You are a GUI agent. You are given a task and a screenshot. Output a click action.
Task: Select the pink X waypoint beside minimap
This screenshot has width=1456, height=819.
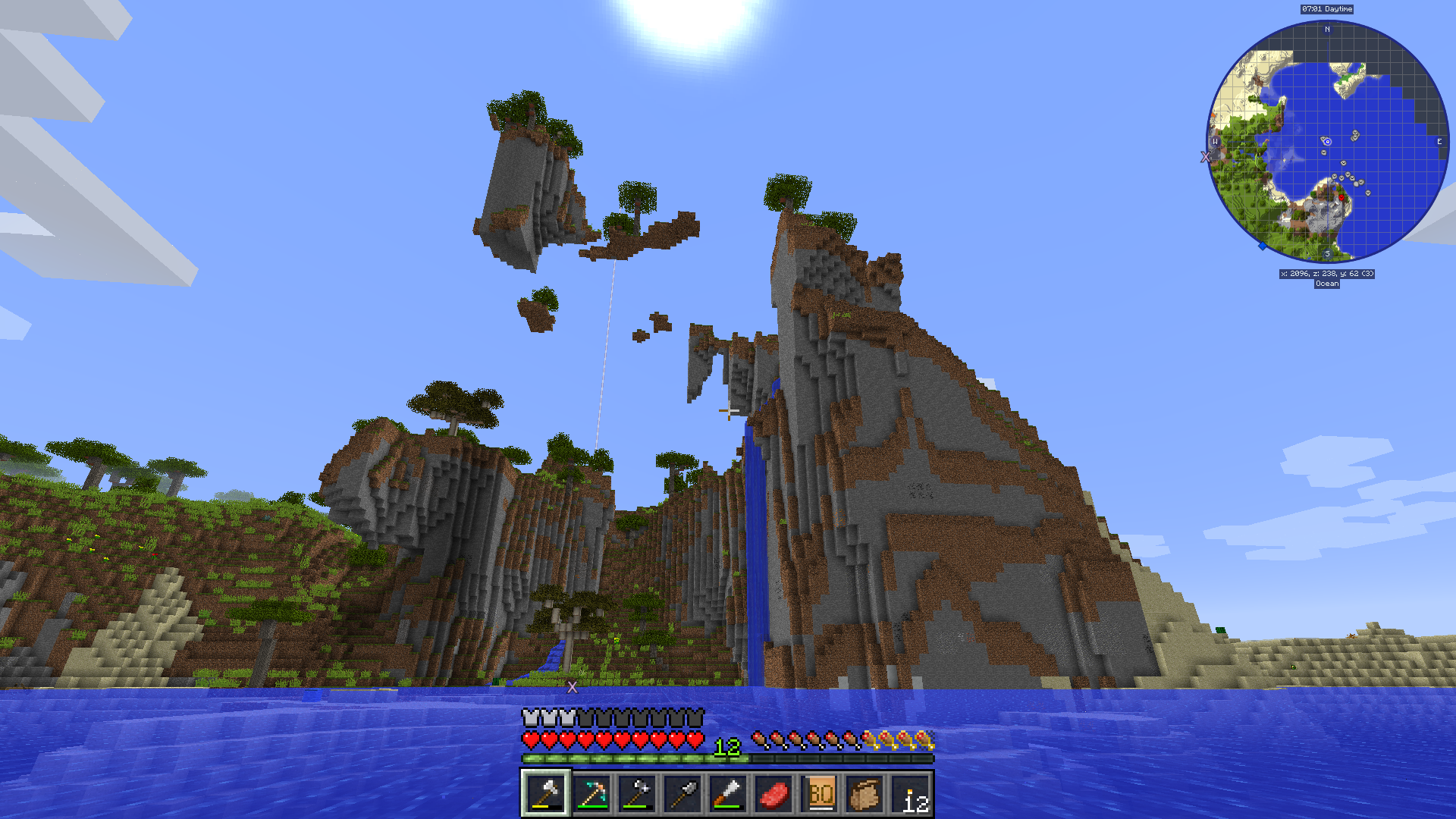1205,157
